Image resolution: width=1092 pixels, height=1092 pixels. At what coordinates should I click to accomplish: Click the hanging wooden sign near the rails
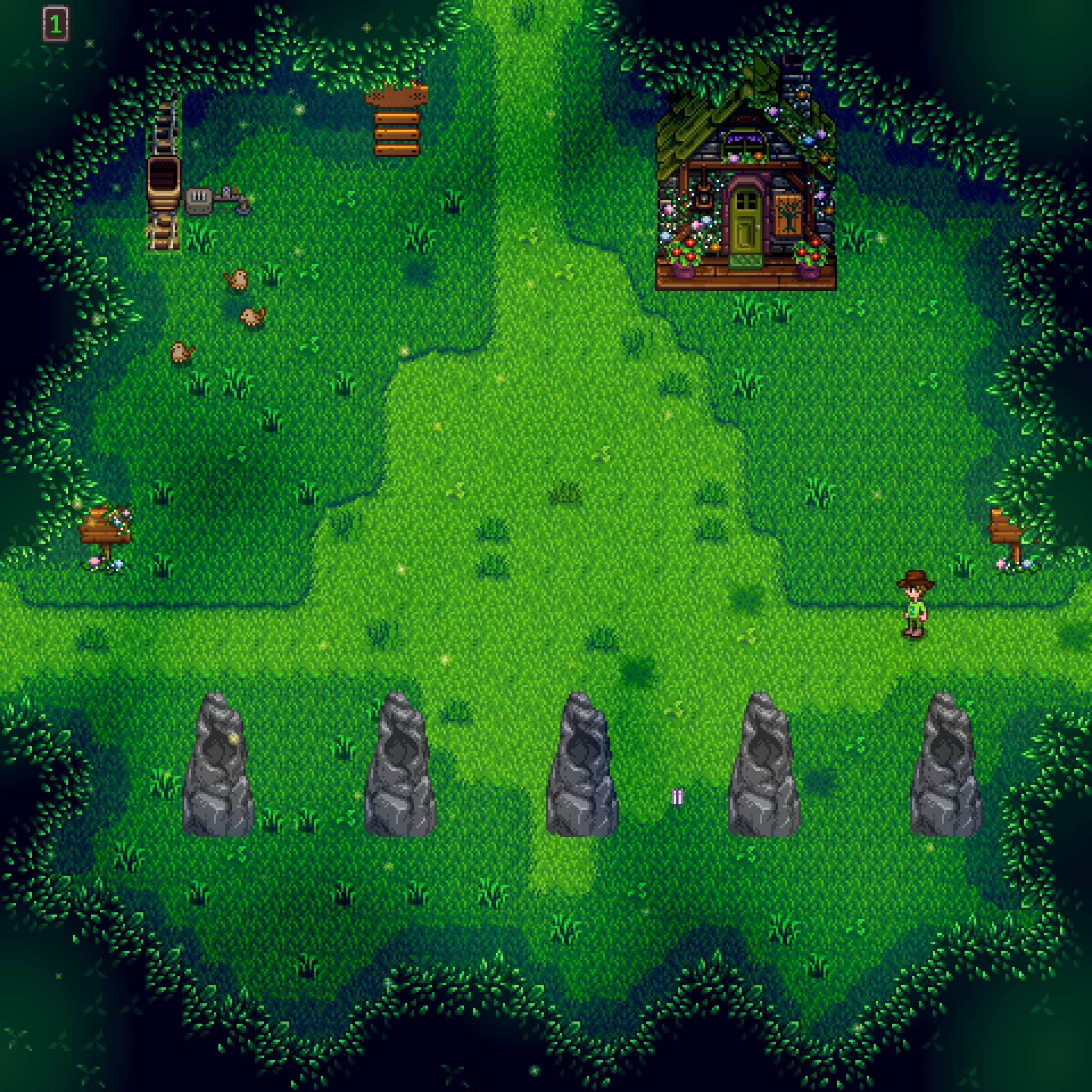tap(397, 132)
